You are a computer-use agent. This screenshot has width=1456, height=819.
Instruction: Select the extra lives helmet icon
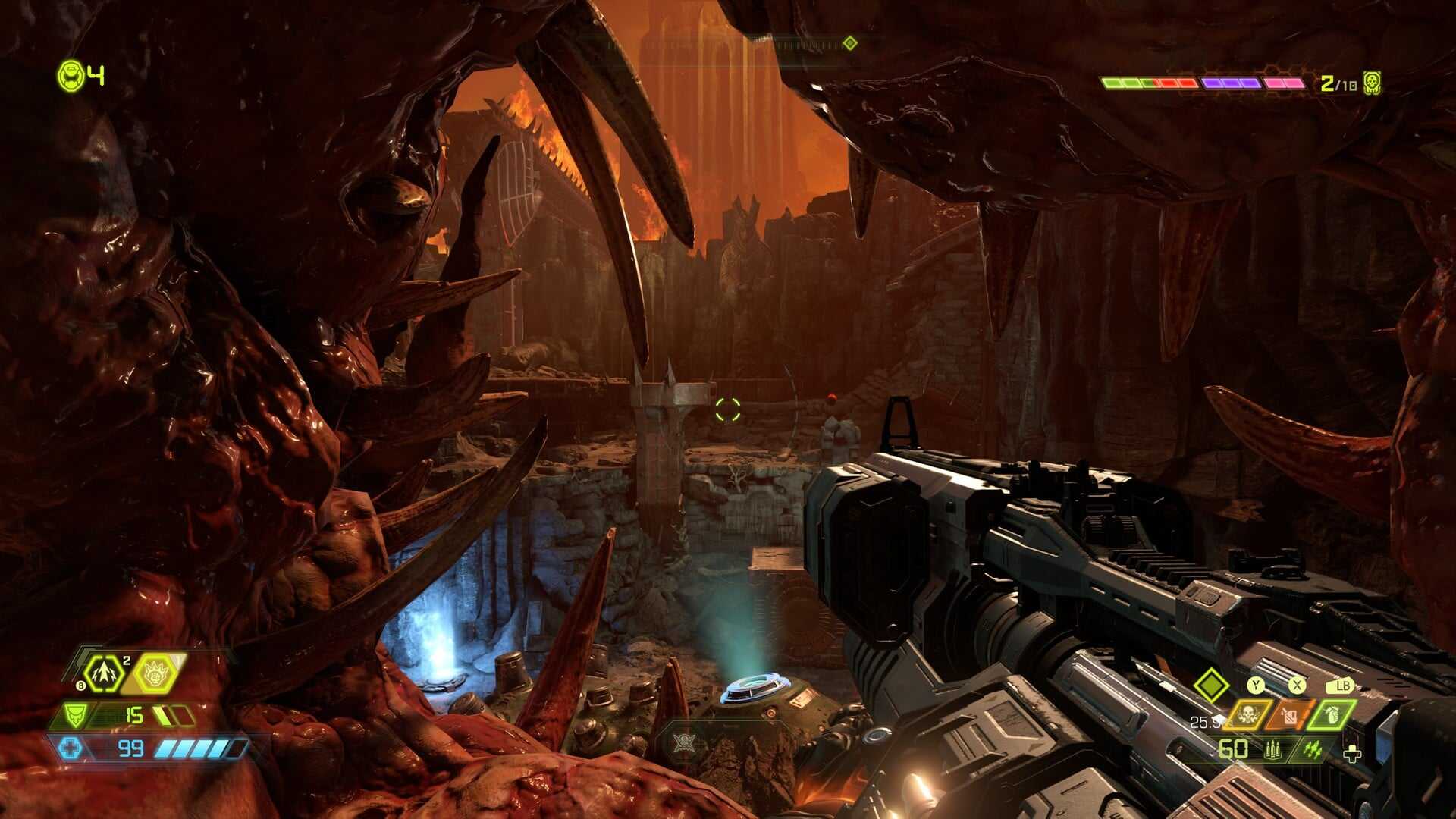(71, 76)
